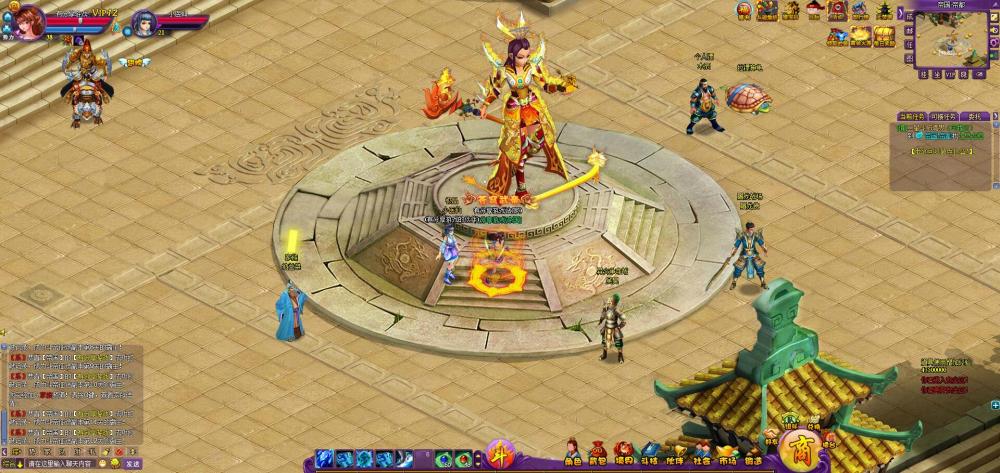This screenshot has width=1000, height=473.
Task: Switch to the 委托 commission tab
Action: (973, 116)
